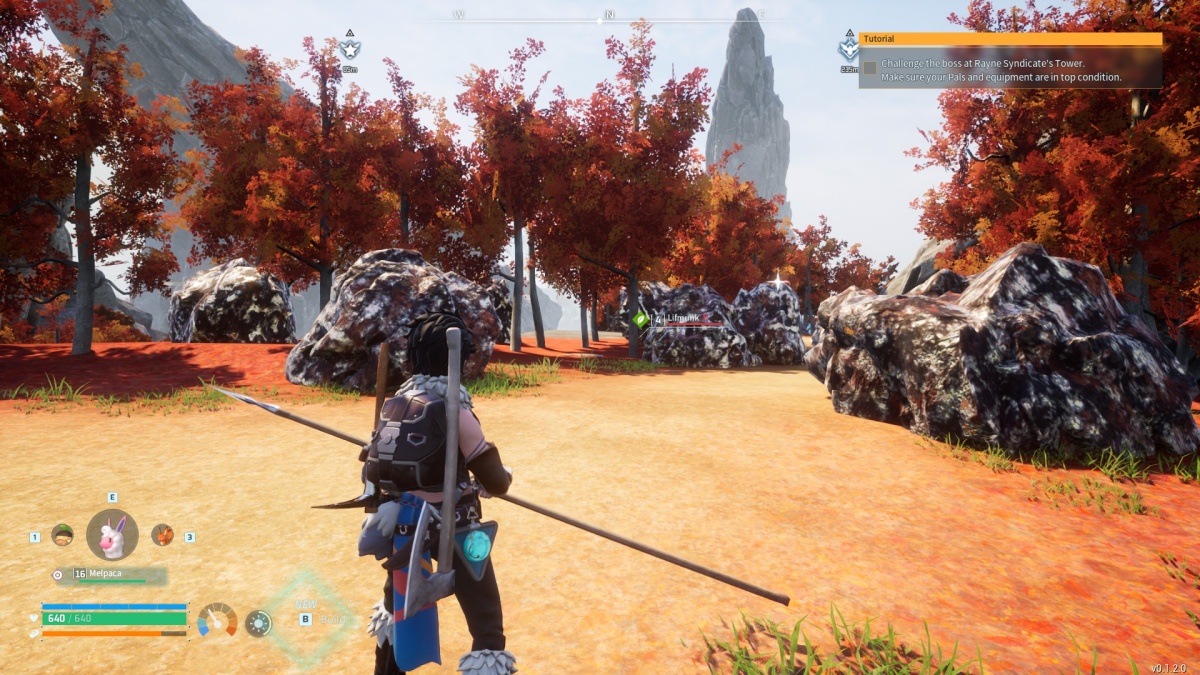Click the compass bar heading strip
This screenshot has height=675, width=1200.
point(608,17)
